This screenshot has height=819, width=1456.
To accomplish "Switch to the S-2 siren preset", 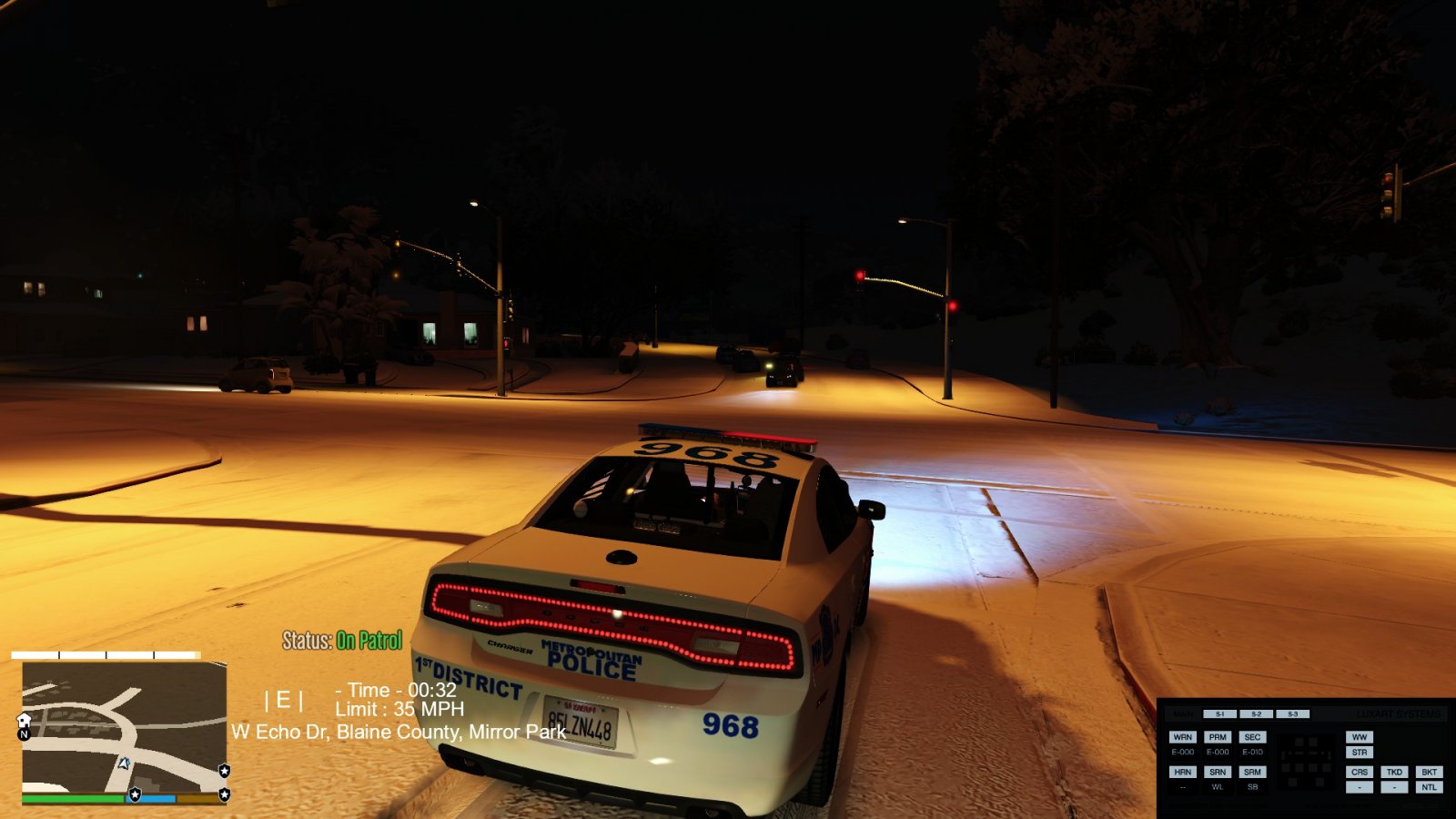I will [1256, 714].
